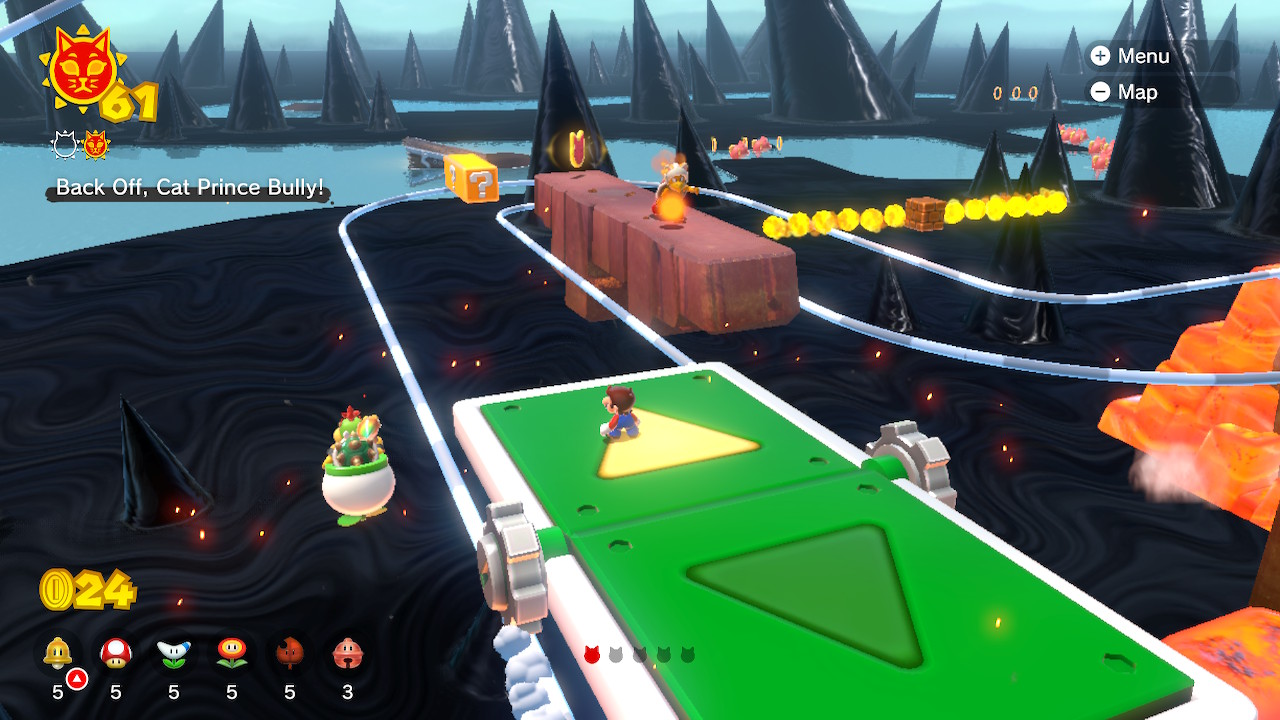Viewport: 1280px width, 720px height.
Task: Select the Fire Flower item slot
Action: tap(231, 650)
